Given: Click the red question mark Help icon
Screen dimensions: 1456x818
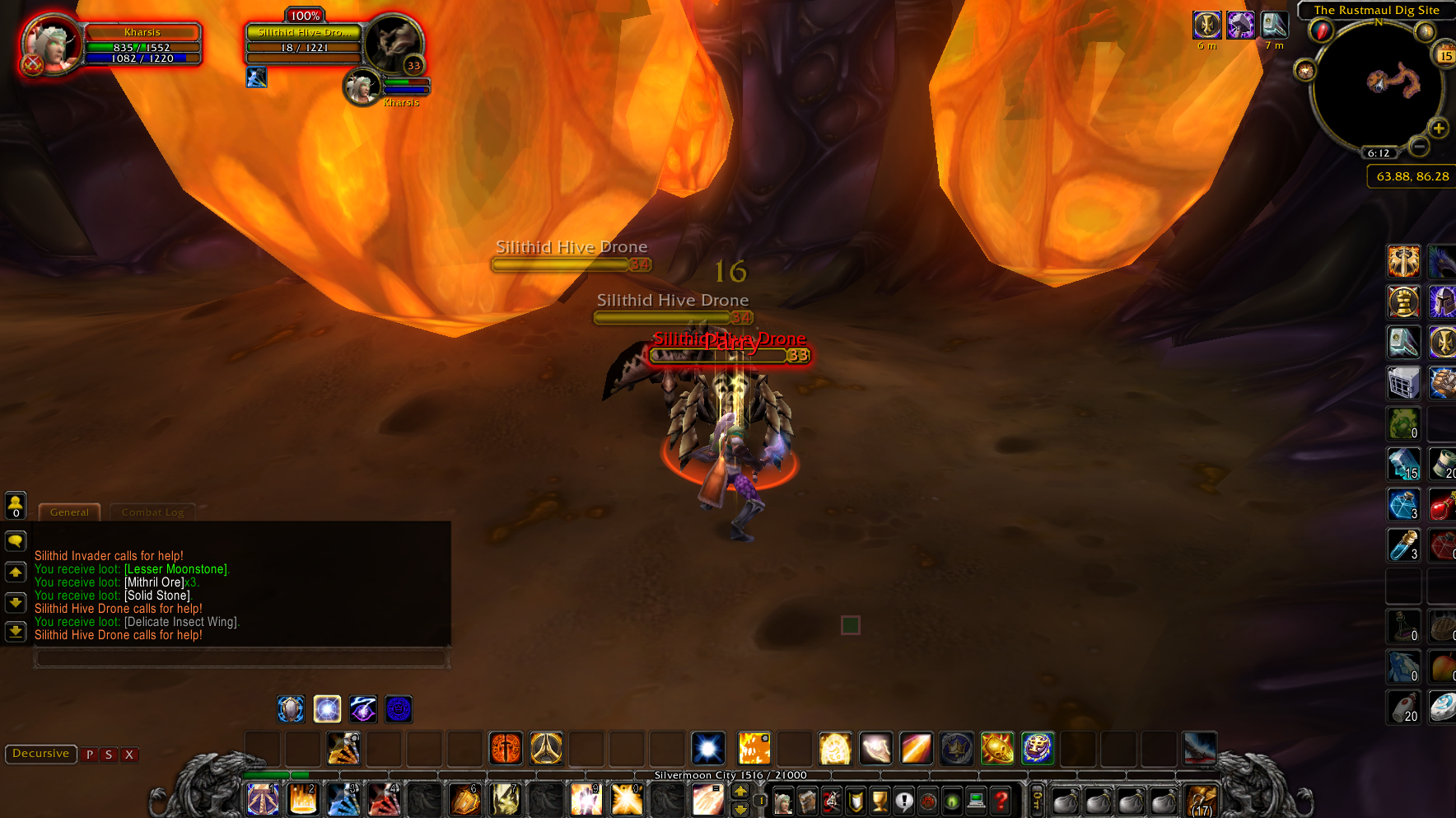Looking at the screenshot, I should 1000,801.
